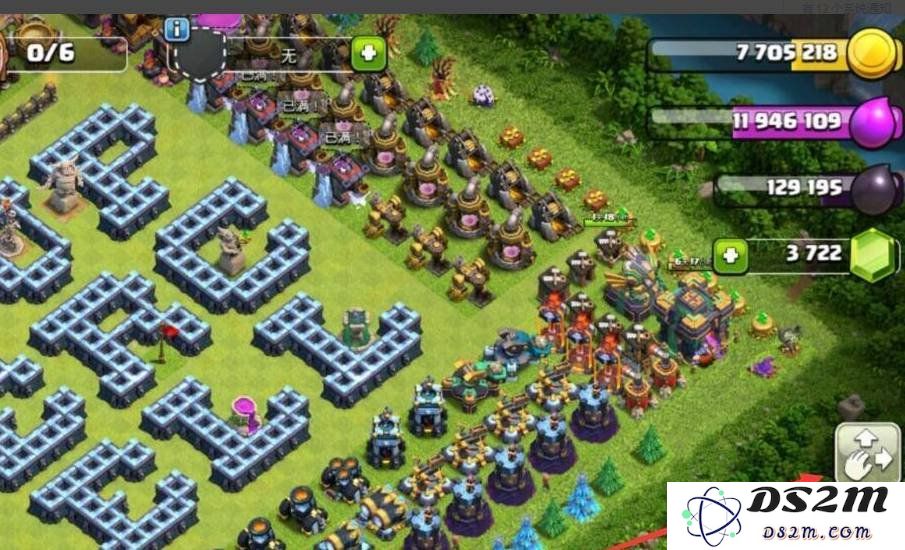This screenshot has width=905, height=550.
Task: Select the gold coin storage icon
Action: (872, 52)
